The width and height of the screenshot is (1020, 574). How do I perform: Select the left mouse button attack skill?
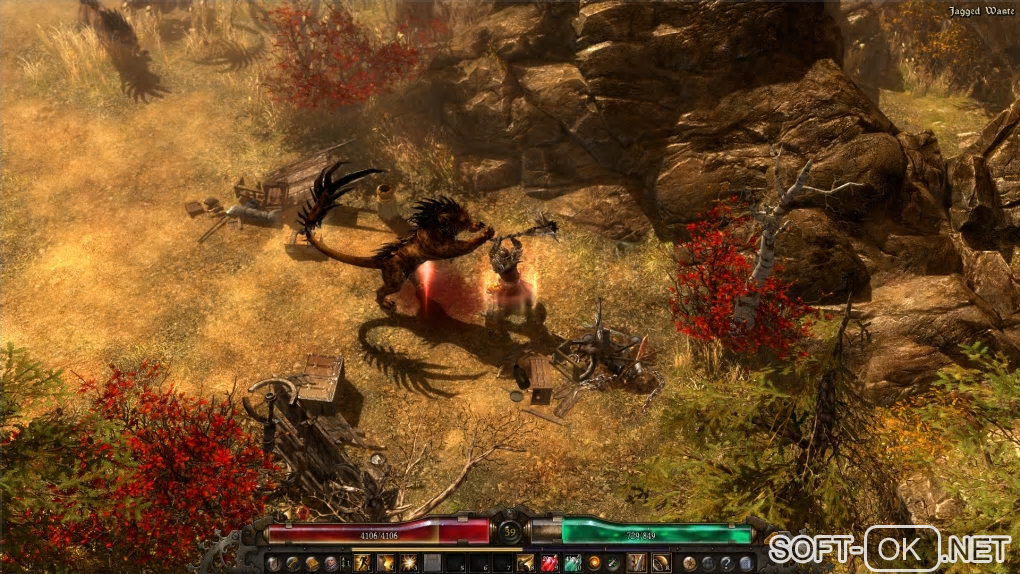[636, 563]
